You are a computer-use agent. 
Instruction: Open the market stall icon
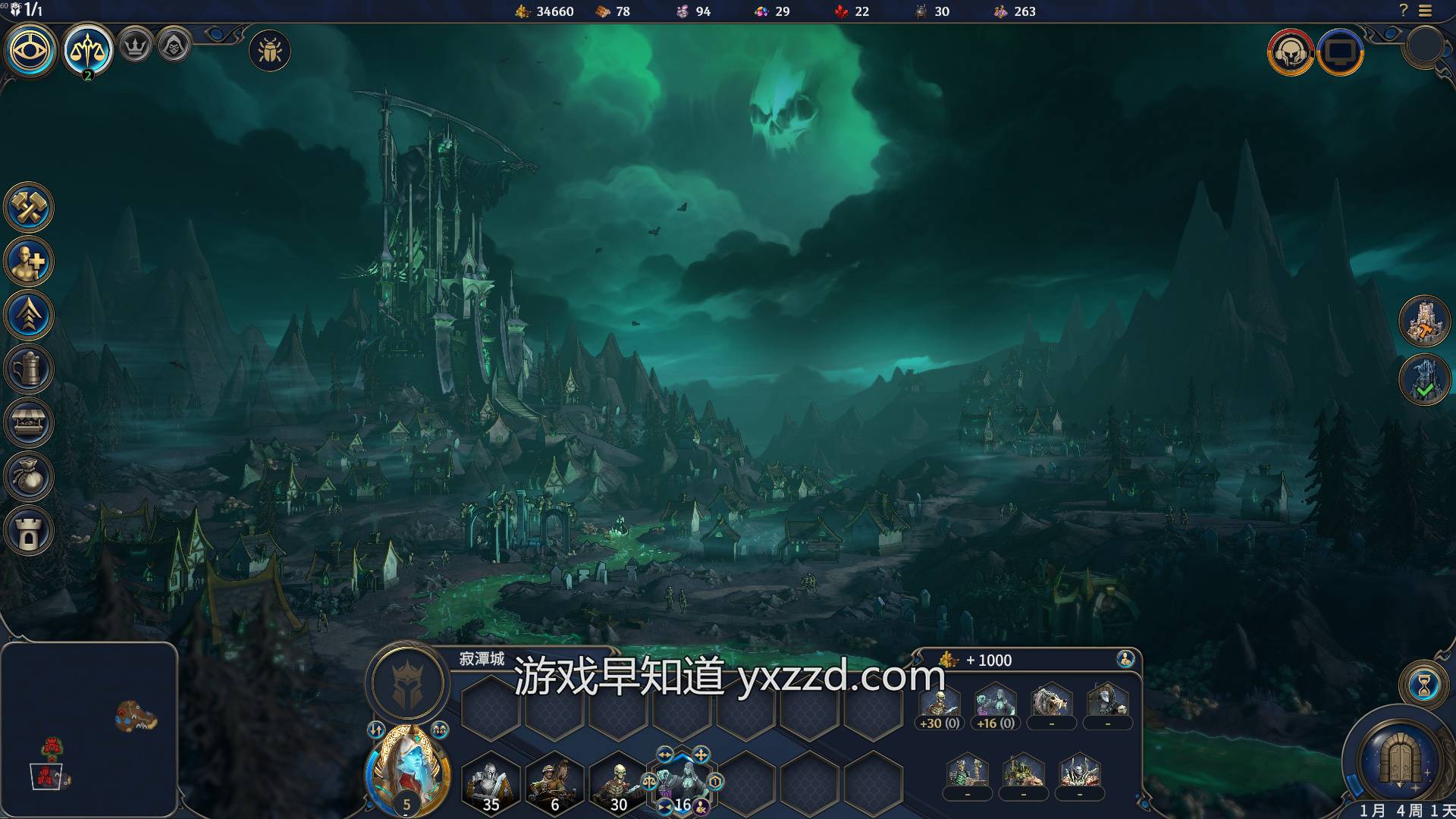[29, 423]
